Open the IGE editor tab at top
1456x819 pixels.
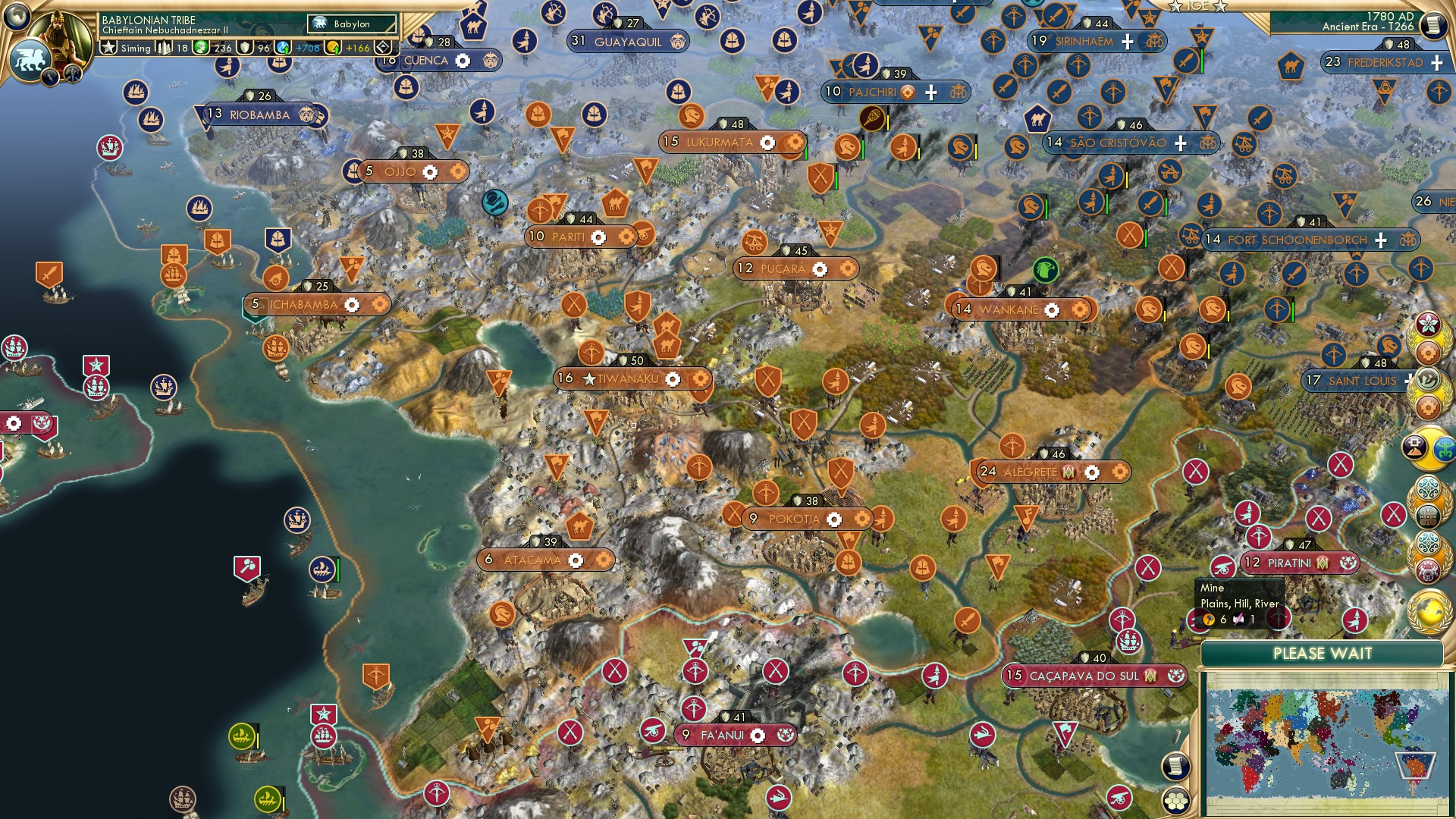(x=1197, y=6)
